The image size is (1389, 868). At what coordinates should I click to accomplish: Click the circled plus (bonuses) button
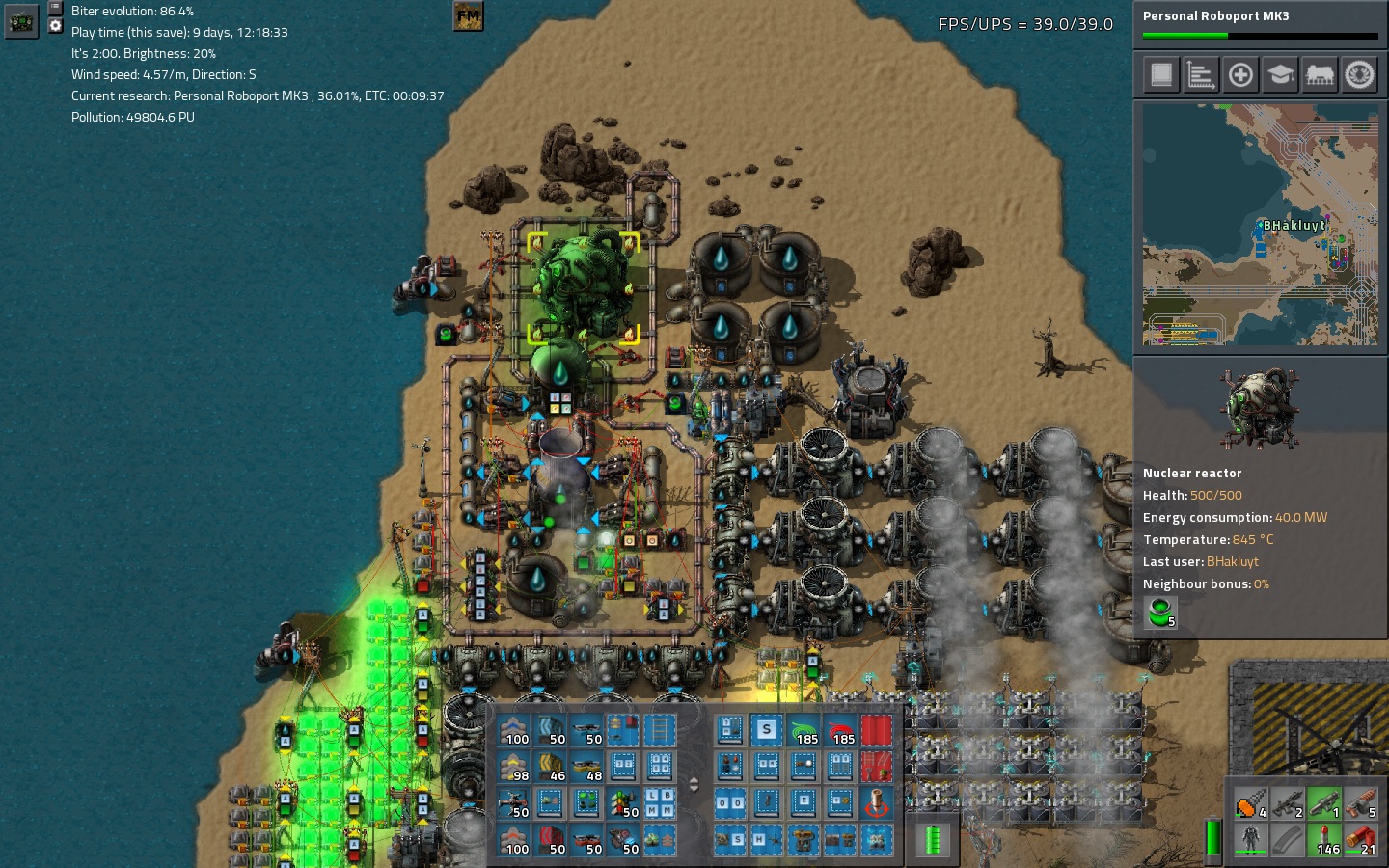coord(1240,74)
